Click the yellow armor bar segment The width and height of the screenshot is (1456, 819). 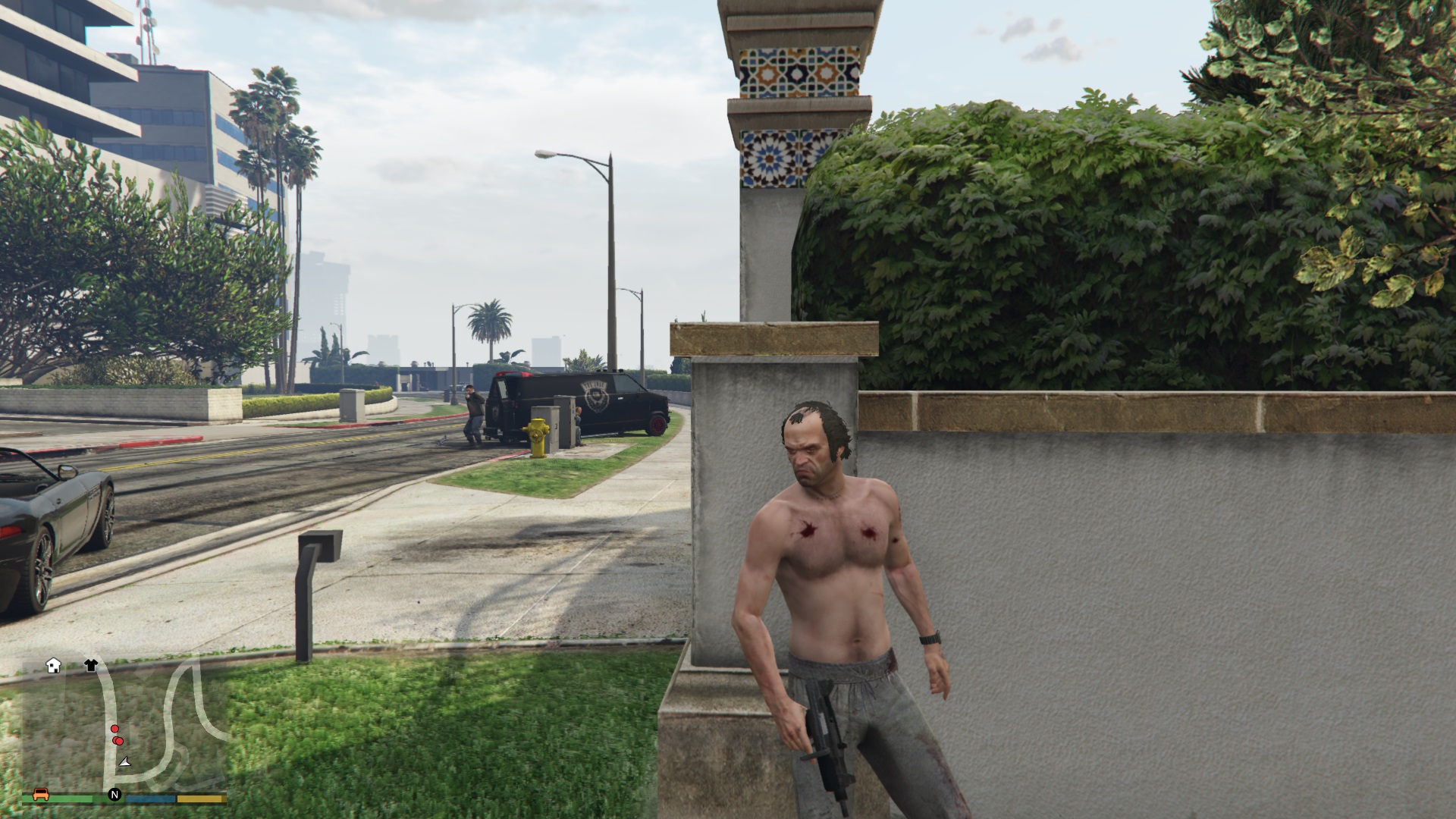click(199, 798)
